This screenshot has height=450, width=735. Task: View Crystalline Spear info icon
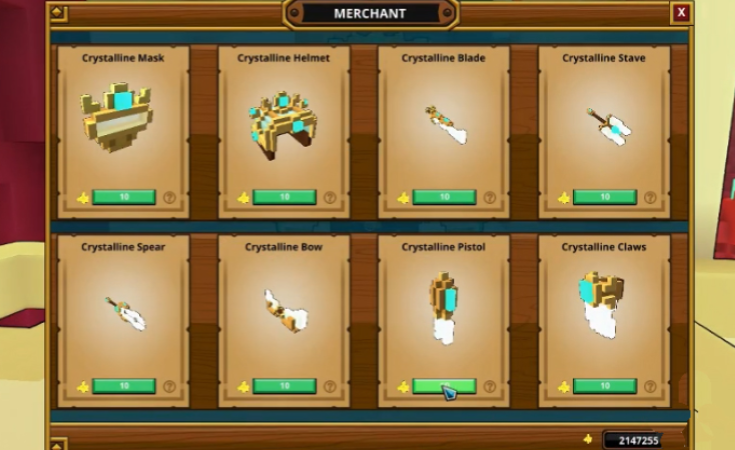[x=169, y=386]
